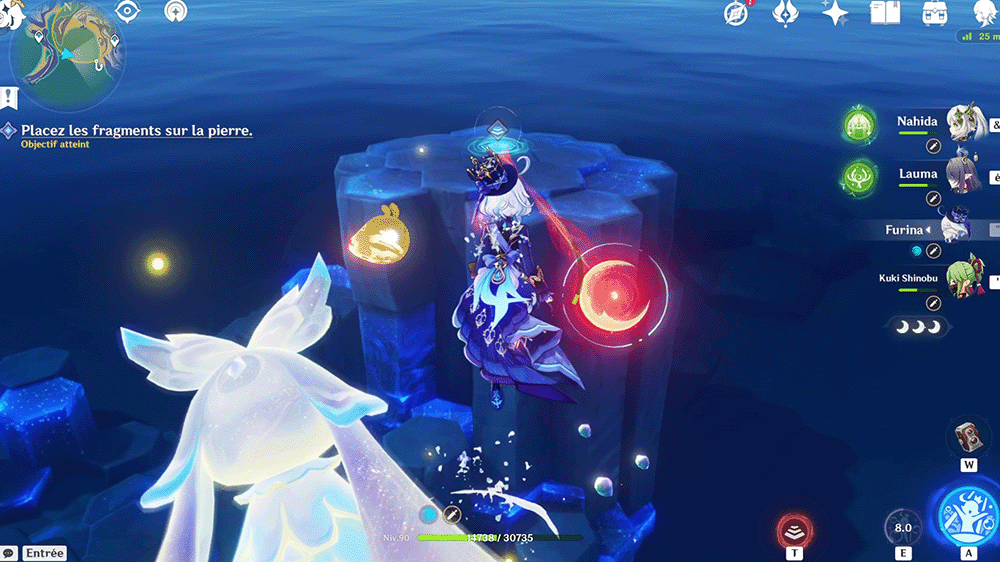This screenshot has height=562, width=1000.
Task: Open the character profile head icon
Action: click(x=984, y=13)
